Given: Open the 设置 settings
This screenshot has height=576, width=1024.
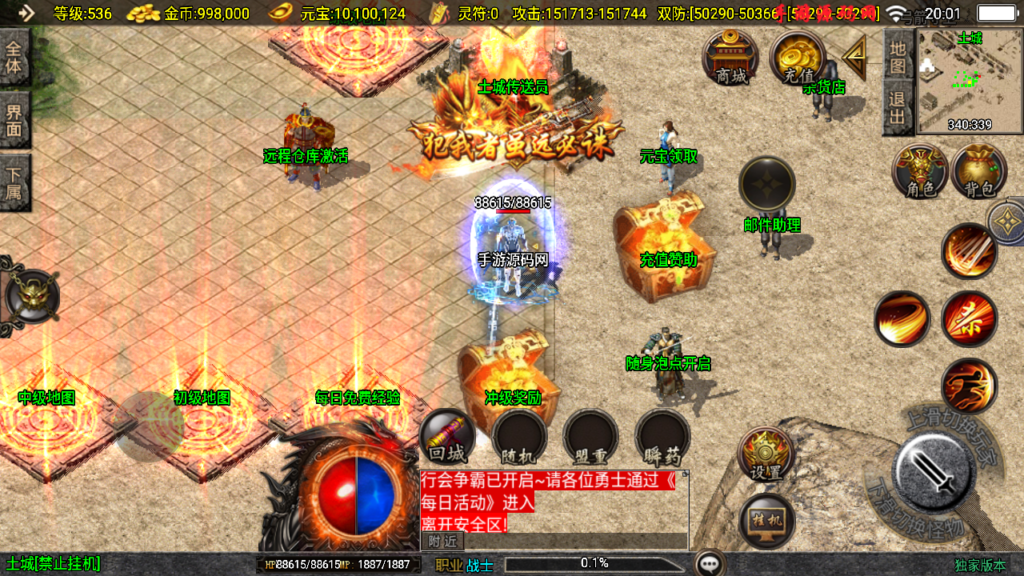Looking at the screenshot, I should [766, 454].
